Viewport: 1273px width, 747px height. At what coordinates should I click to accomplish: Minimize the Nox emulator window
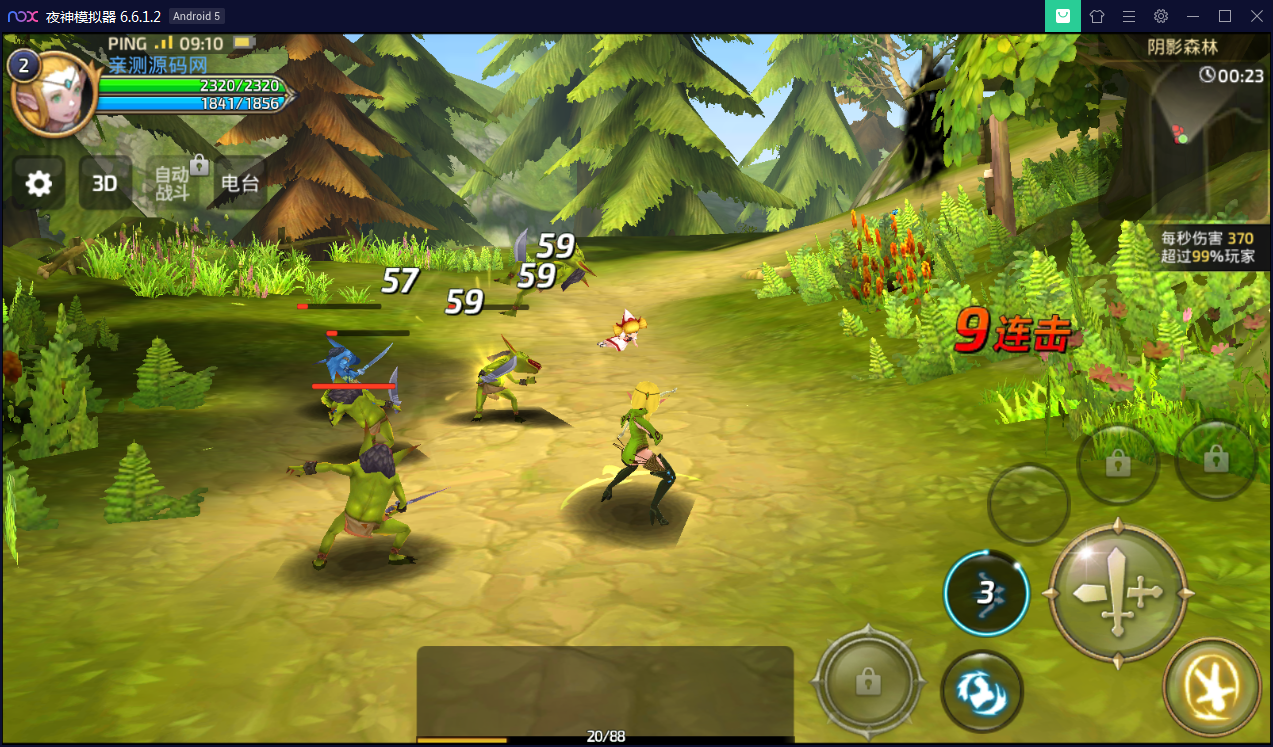(x=1192, y=16)
